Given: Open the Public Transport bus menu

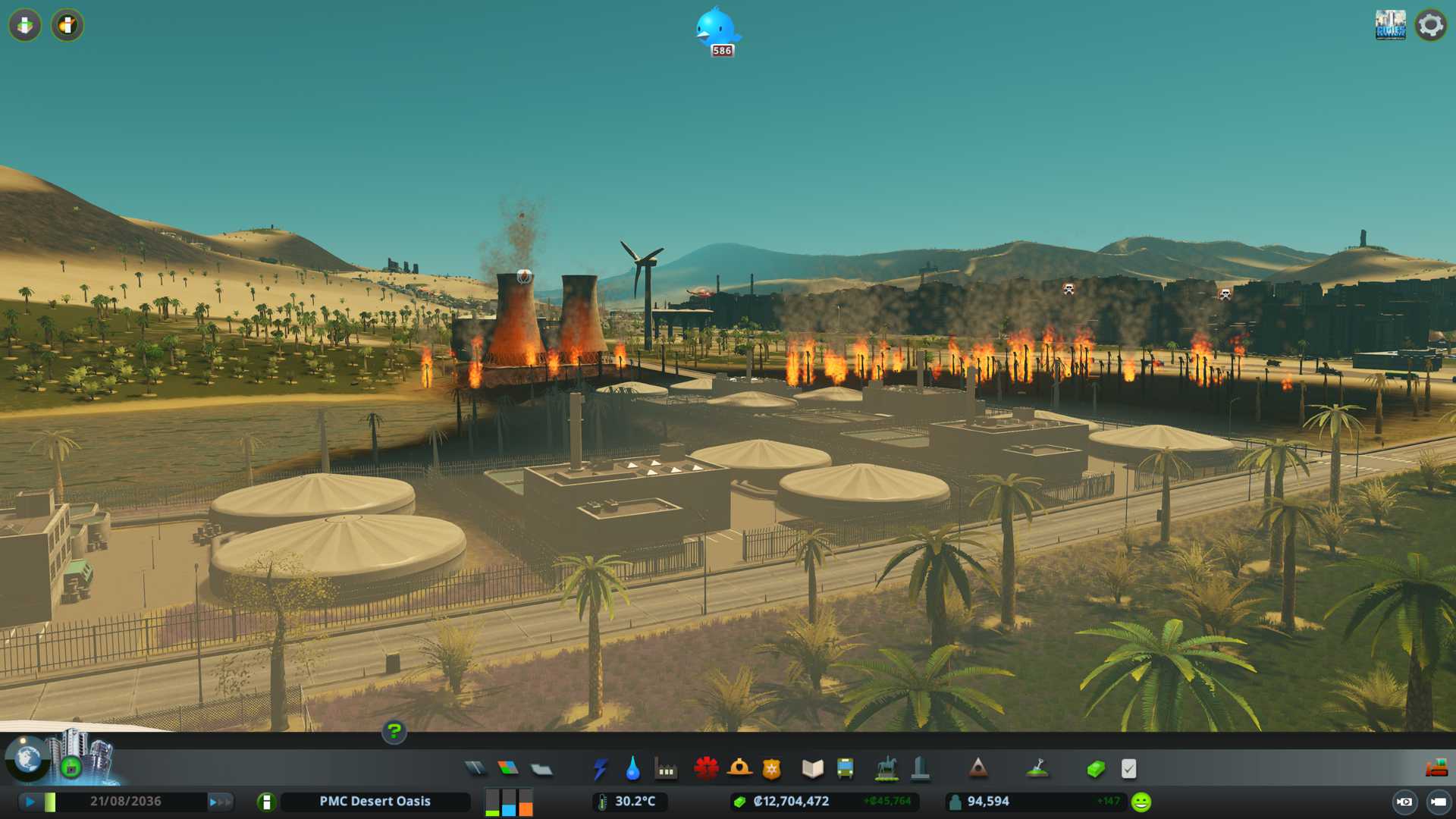Looking at the screenshot, I should point(845,769).
